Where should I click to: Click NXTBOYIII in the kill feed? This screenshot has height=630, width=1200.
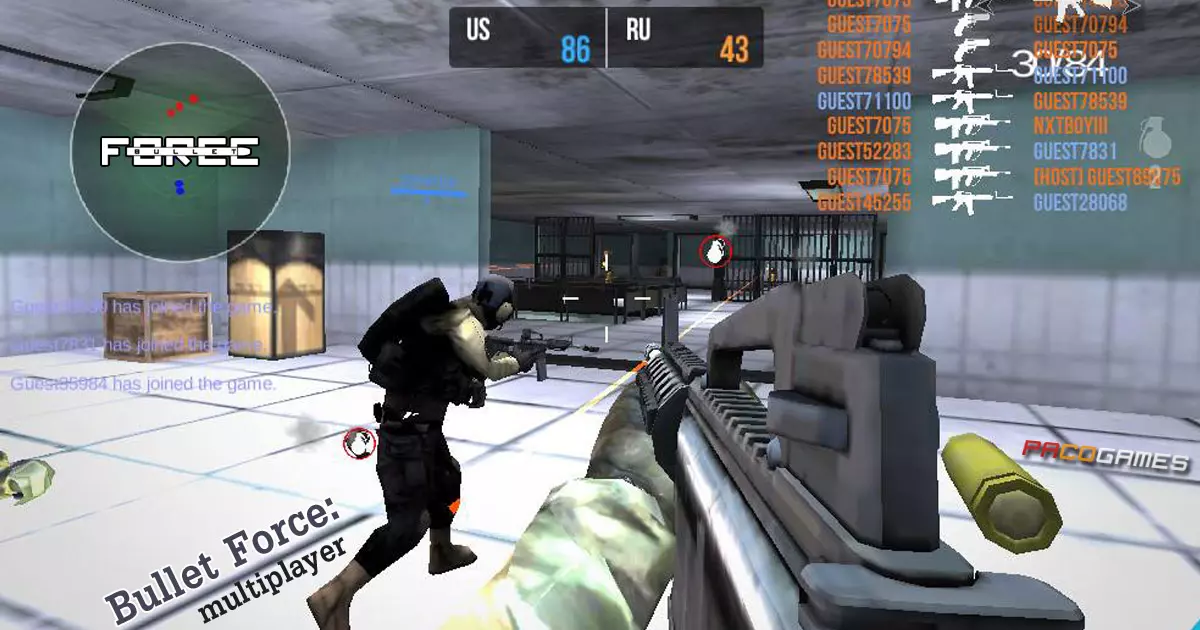(x=1070, y=127)
